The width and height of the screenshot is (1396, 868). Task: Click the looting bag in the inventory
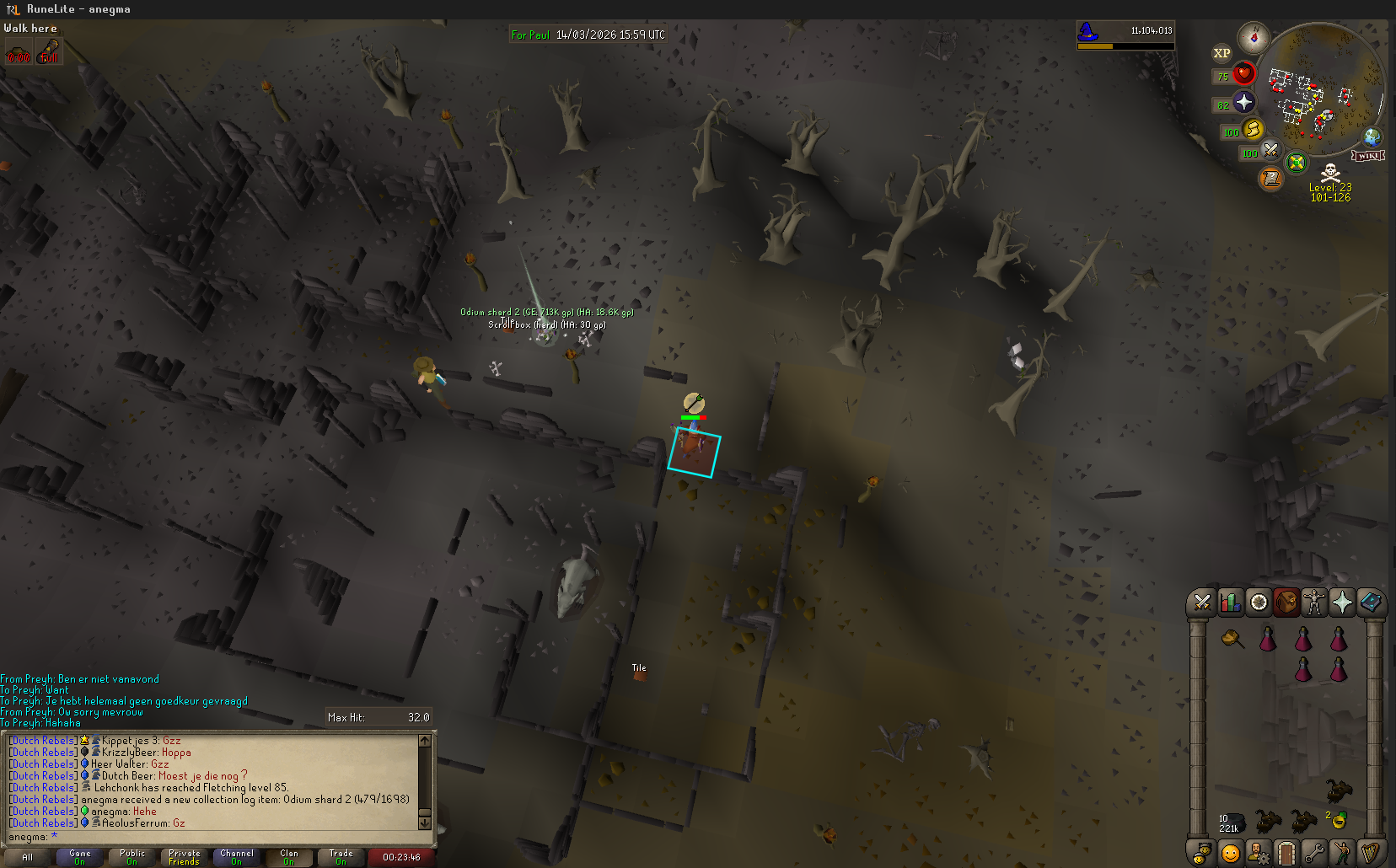pyautogui.click(x=1232, y=639)
